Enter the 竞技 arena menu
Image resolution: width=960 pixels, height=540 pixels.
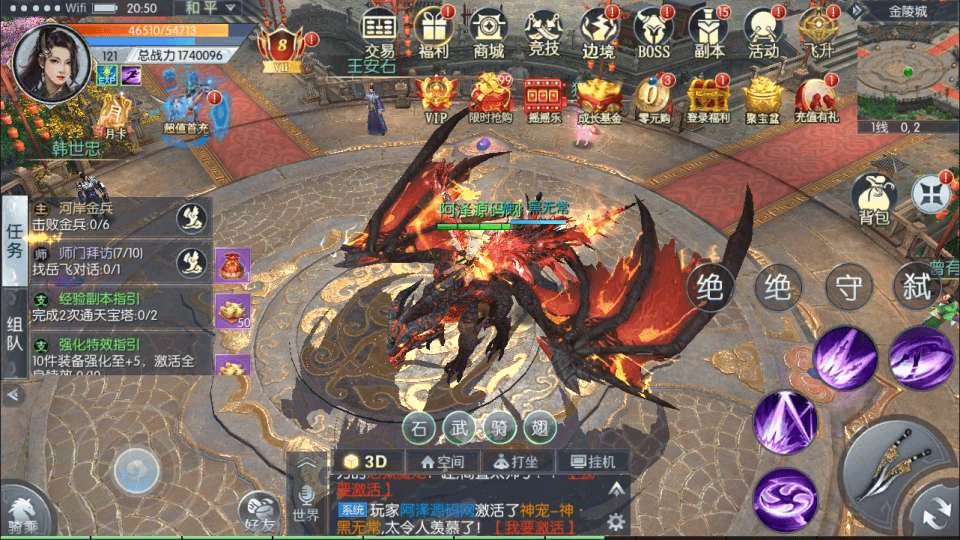pos(543,31)
